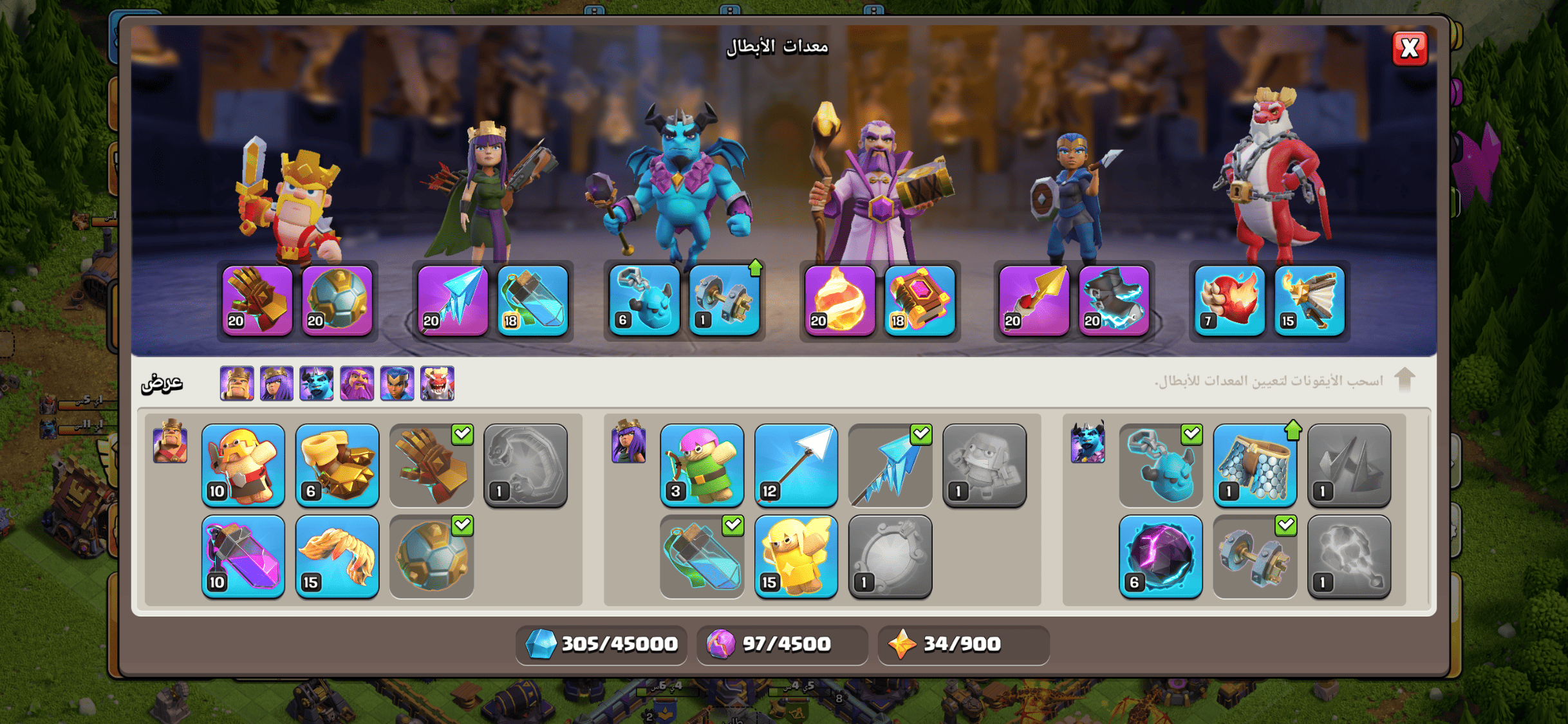Select Archer Queen filter portrait
This screenshot has height=724, width=1568.
click(x=277, y=384)
